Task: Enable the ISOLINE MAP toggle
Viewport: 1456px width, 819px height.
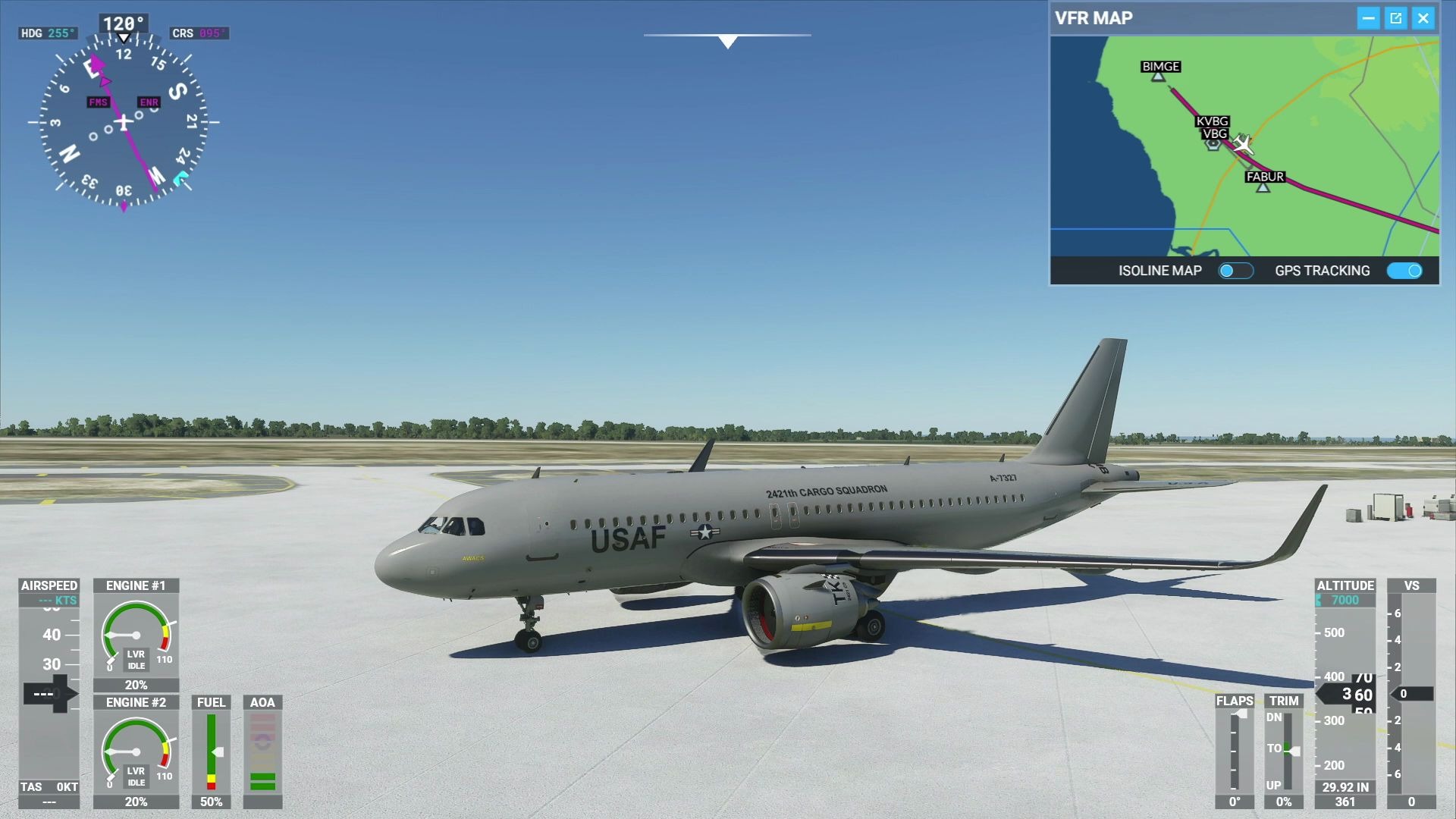Action: pyautogui.click(x=1235, y=271)
